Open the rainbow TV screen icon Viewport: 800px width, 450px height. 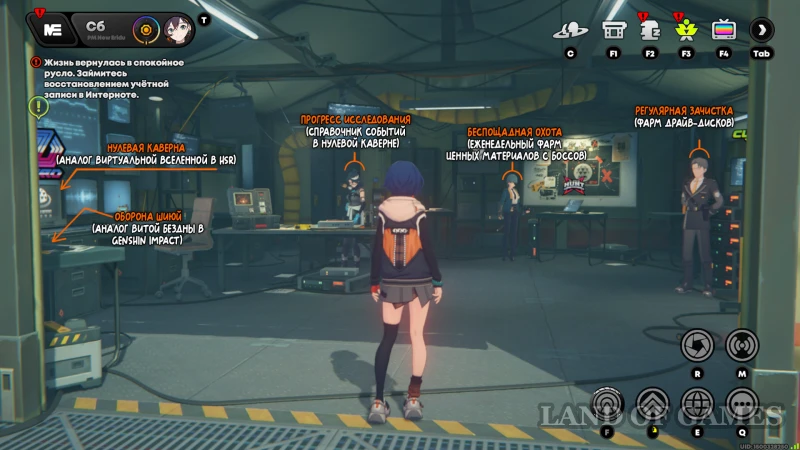coord(723,30)
